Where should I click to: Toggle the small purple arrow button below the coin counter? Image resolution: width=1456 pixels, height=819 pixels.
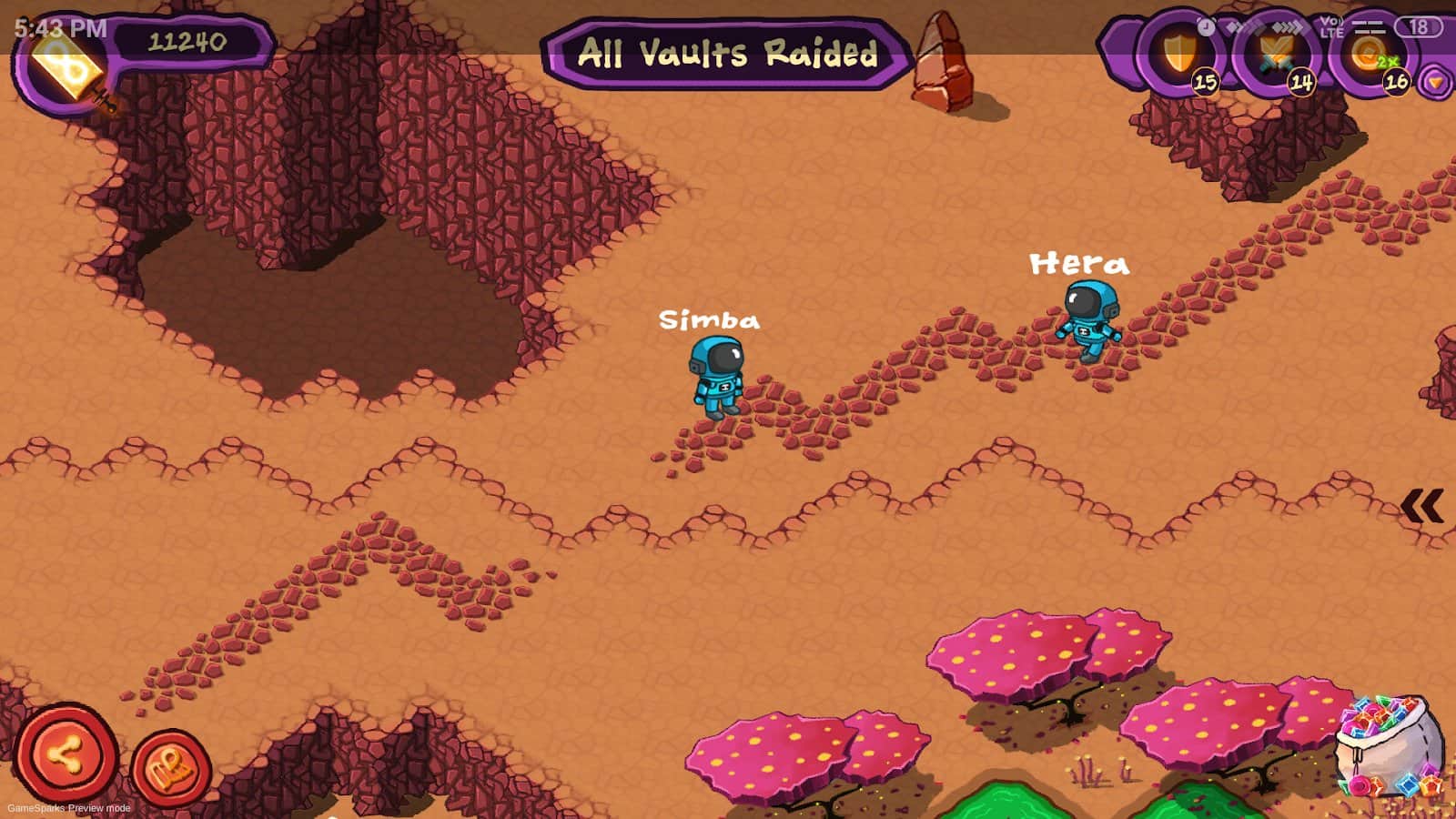(x=1434, y=82)
